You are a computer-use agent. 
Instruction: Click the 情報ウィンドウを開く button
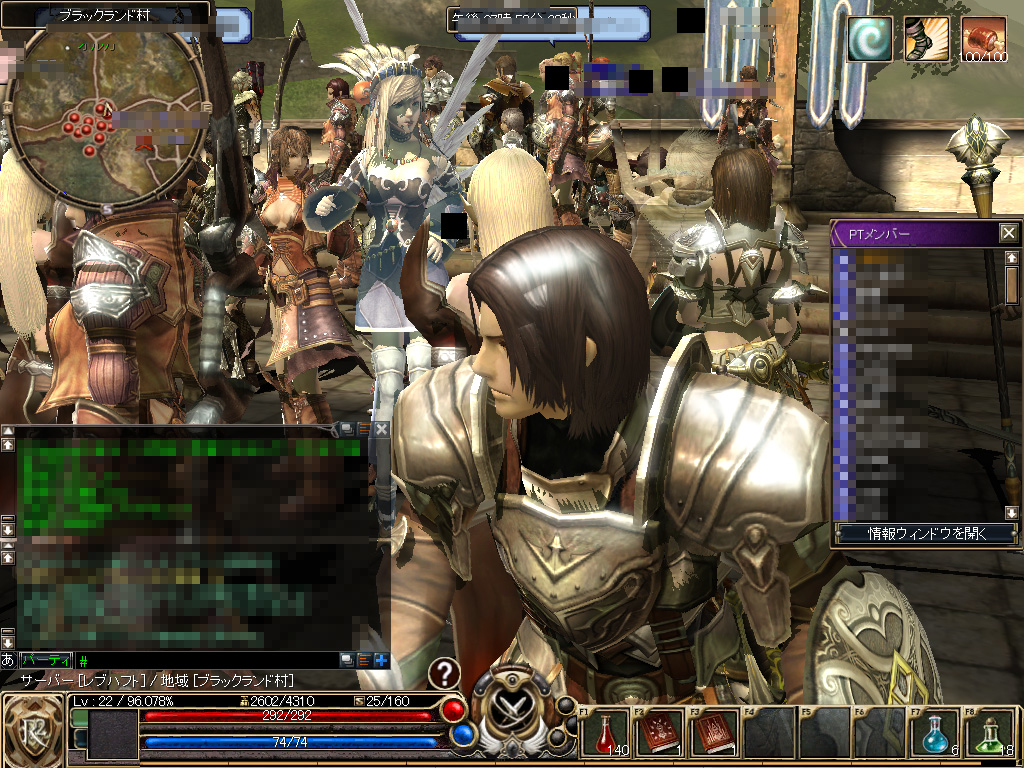pos(925,534)
